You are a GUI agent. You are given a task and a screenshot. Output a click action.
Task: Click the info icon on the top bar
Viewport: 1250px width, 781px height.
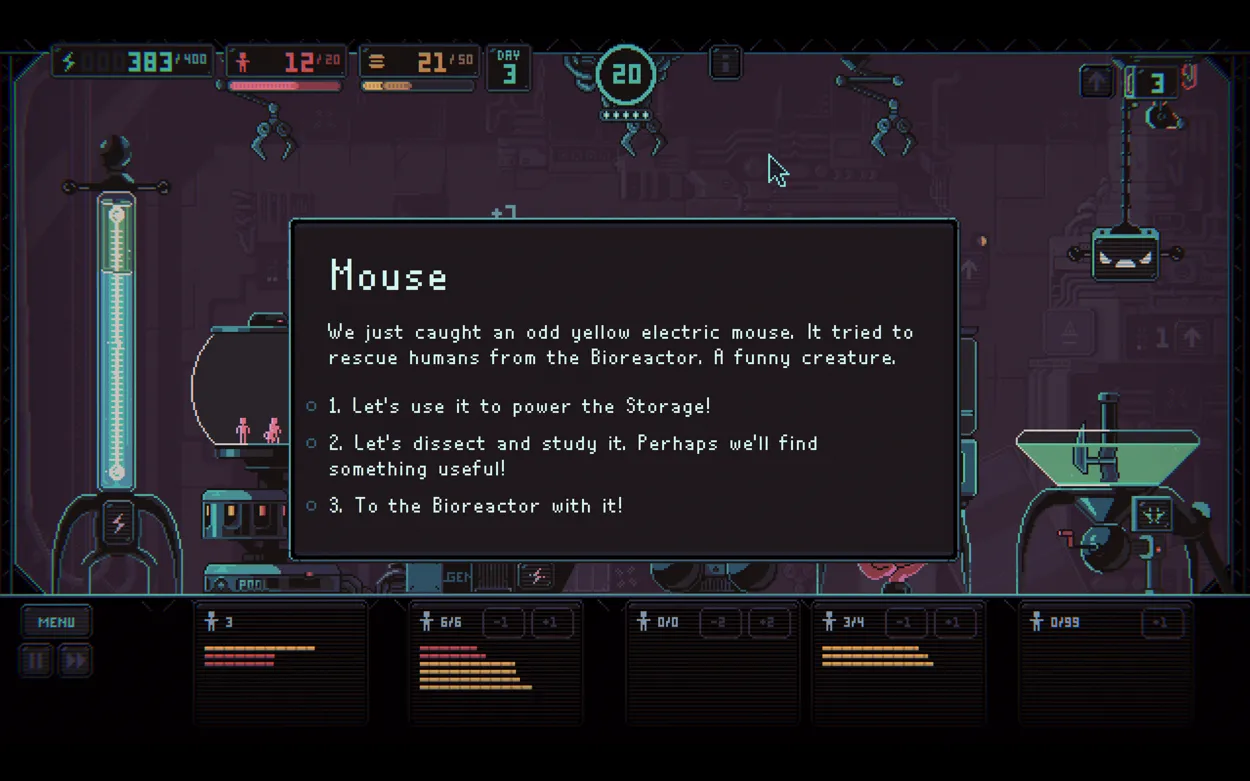725,63
